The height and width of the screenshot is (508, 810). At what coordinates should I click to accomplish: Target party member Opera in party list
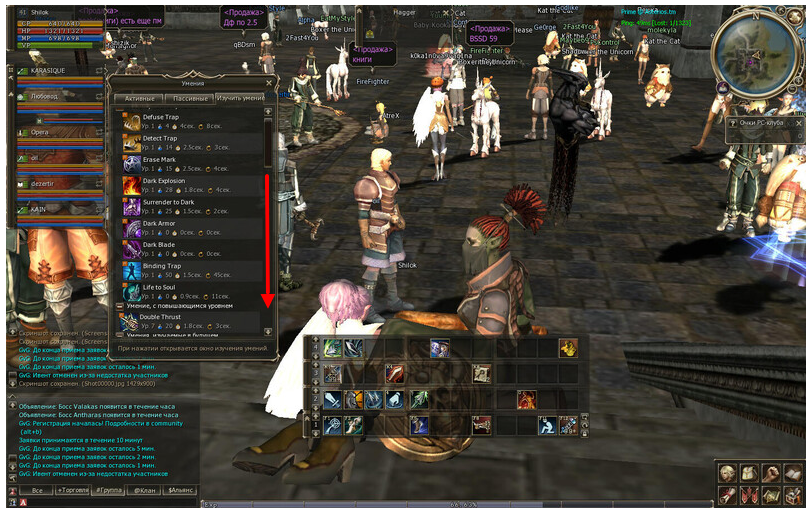coord(40,132)
